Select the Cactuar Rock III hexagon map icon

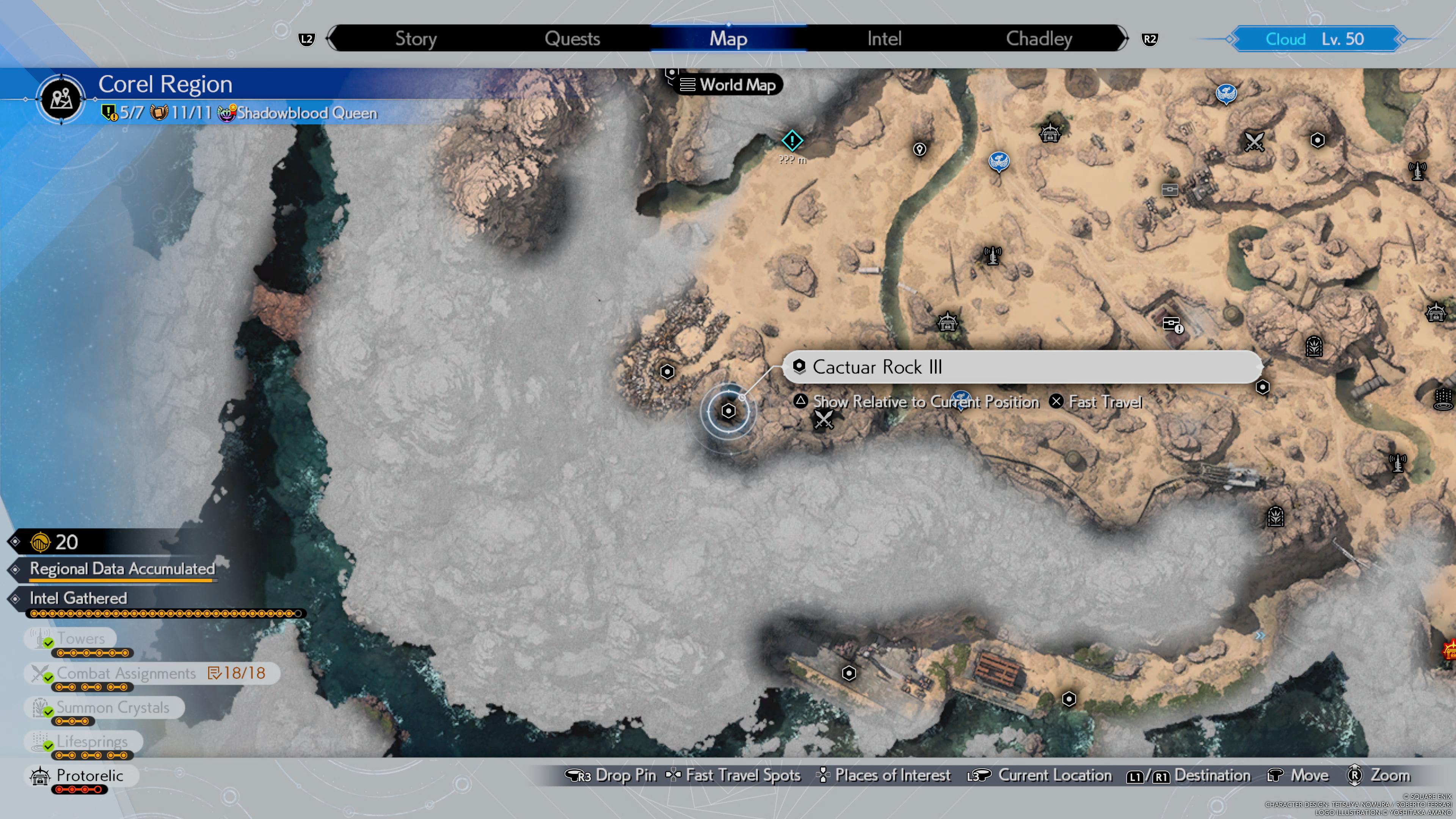(728, 411)
